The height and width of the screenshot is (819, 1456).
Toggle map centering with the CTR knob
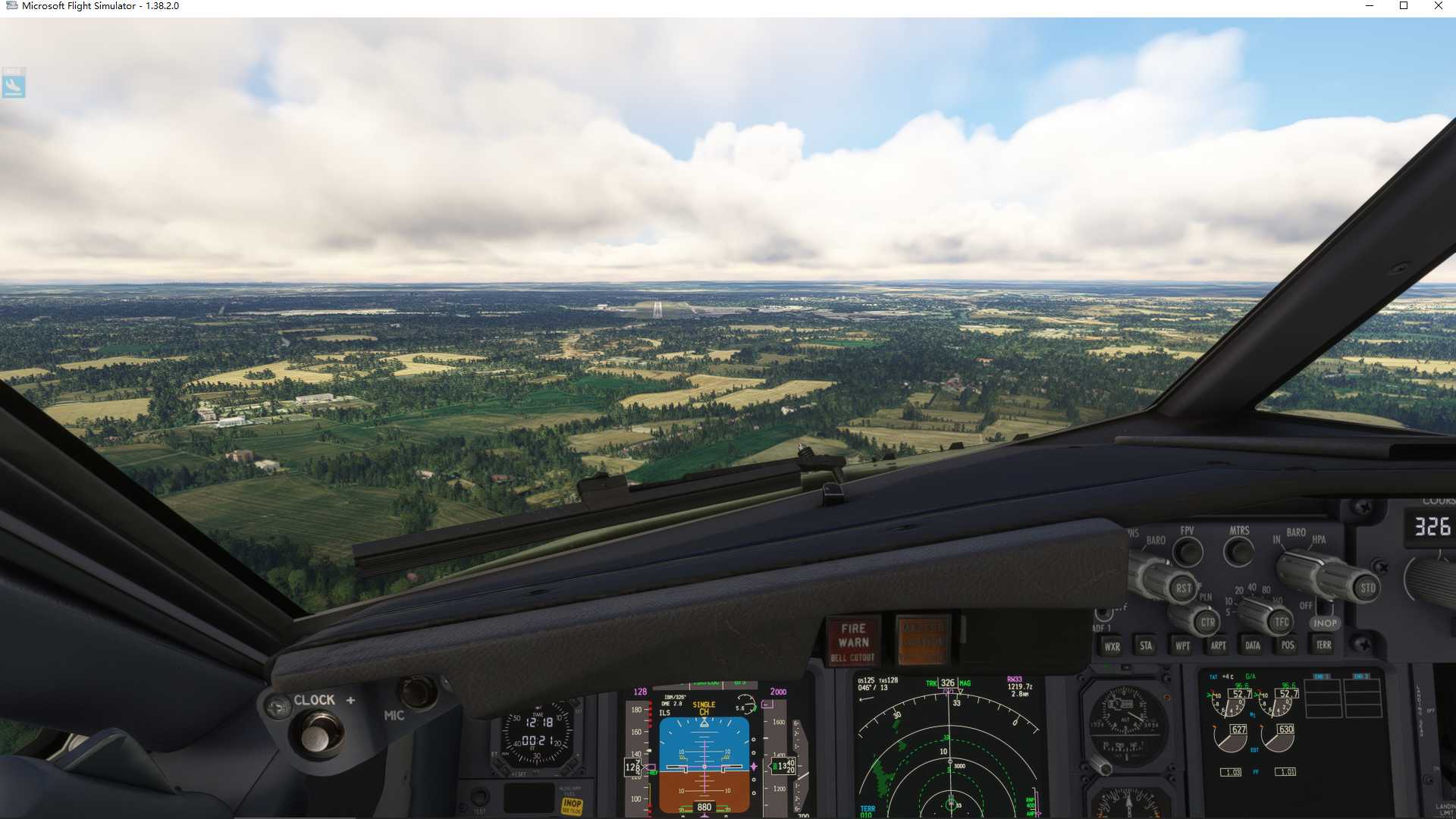click(1209, 621)
